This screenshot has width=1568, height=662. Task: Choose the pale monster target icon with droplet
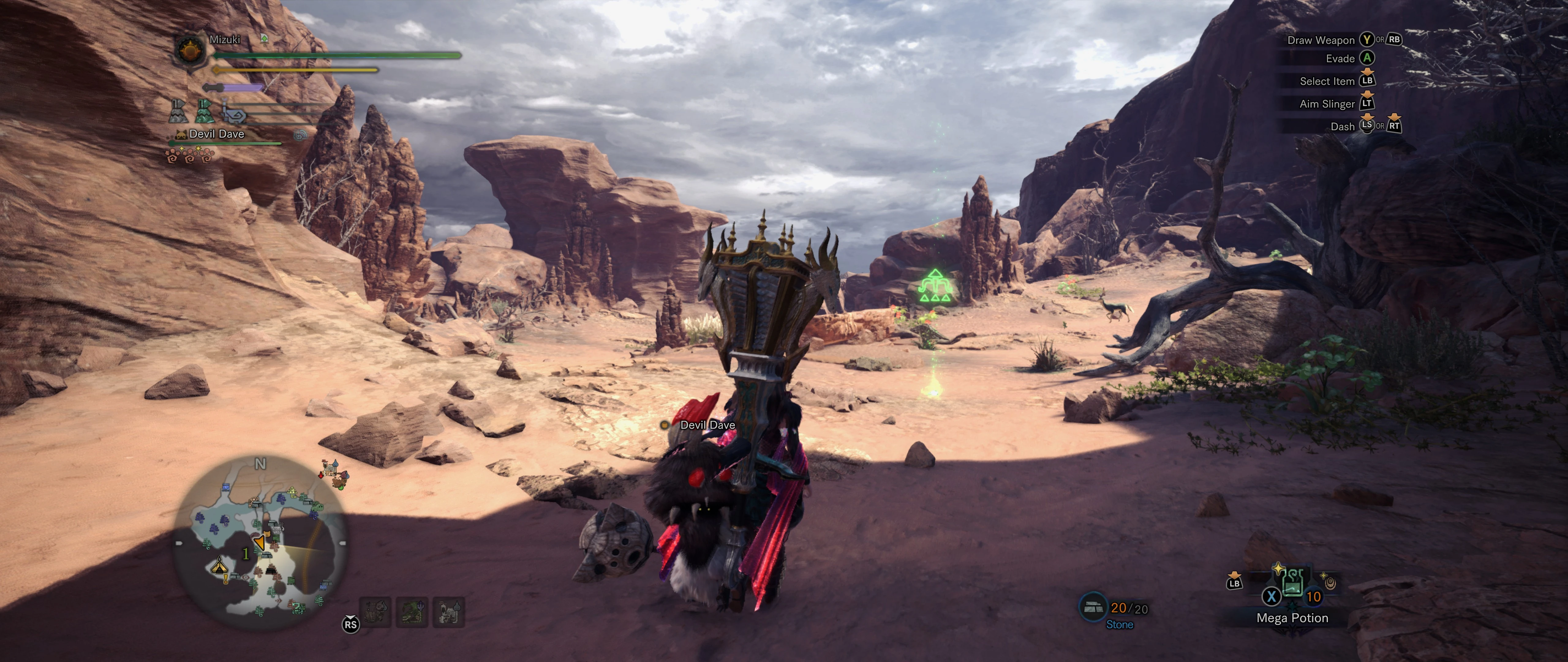pos(449,611)
